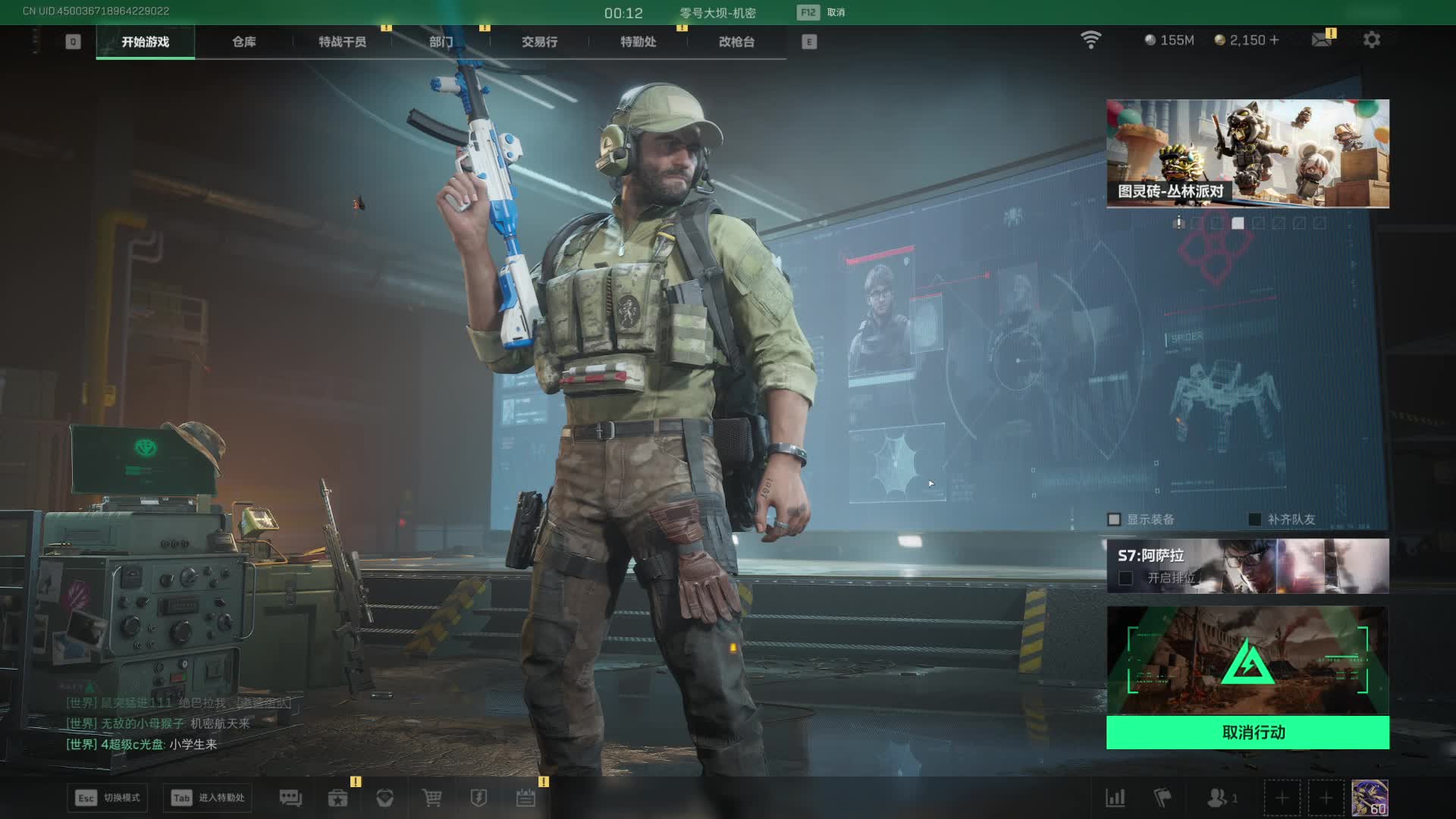Viewport: 1456px width, 819px height.
Task: Go to the 交易行 trading tab
Action: pos(539,42)
